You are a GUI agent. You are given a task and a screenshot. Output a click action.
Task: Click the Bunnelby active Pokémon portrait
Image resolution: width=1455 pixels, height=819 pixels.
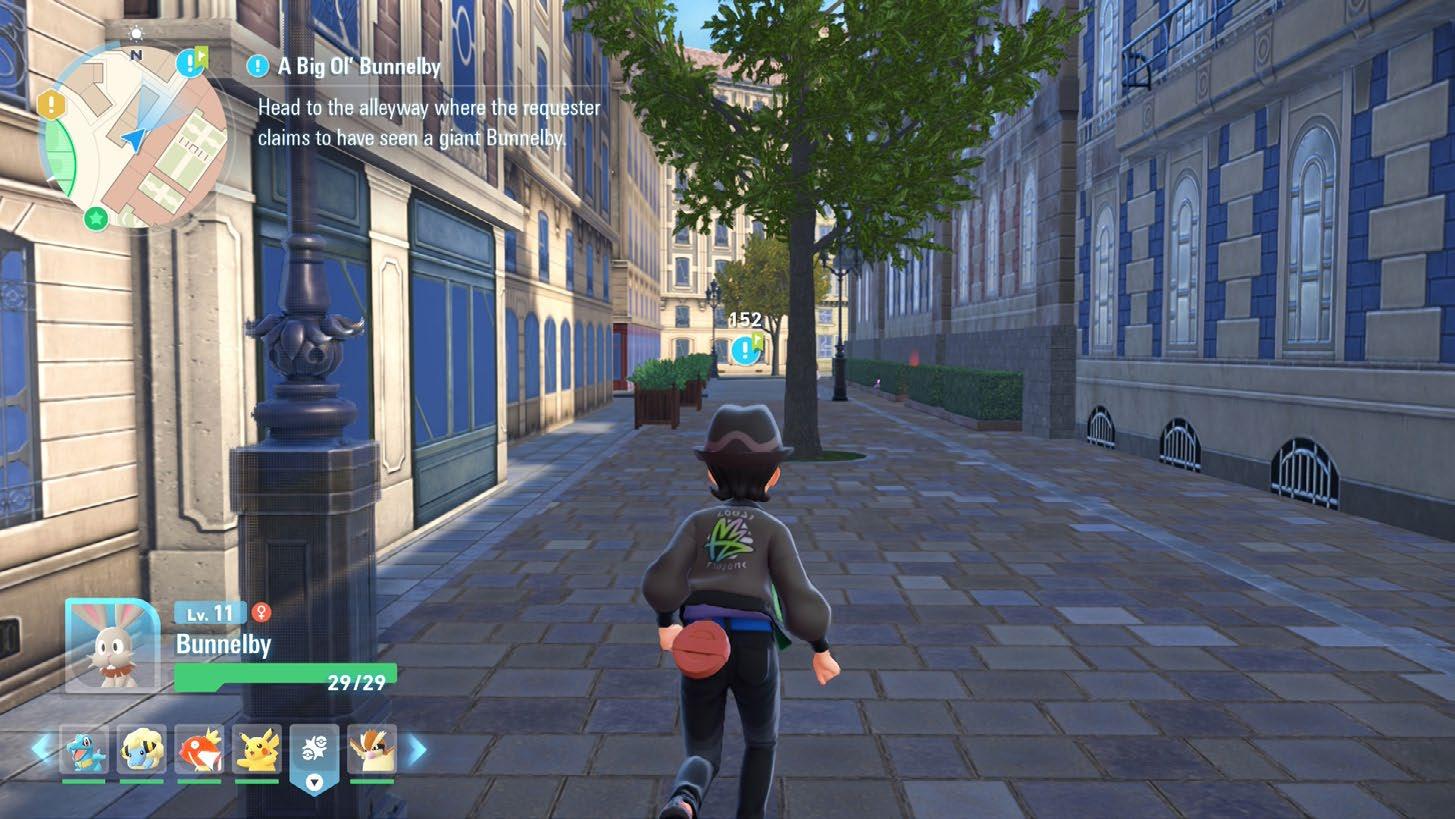coord(113,645)
